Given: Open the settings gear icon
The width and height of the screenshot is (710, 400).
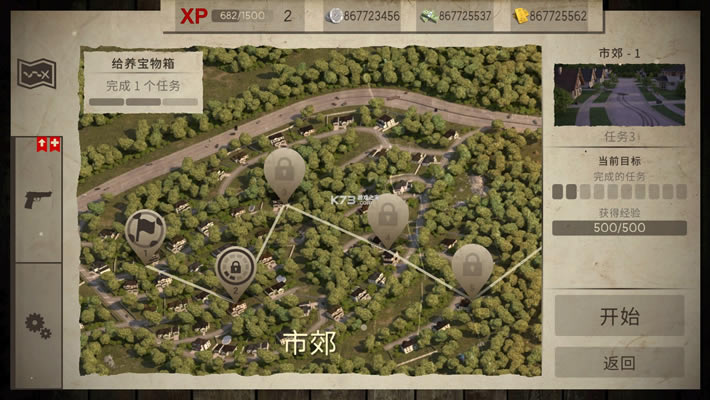Looking at the screenshot, I should pyautogui.click(x=38, y=325).
